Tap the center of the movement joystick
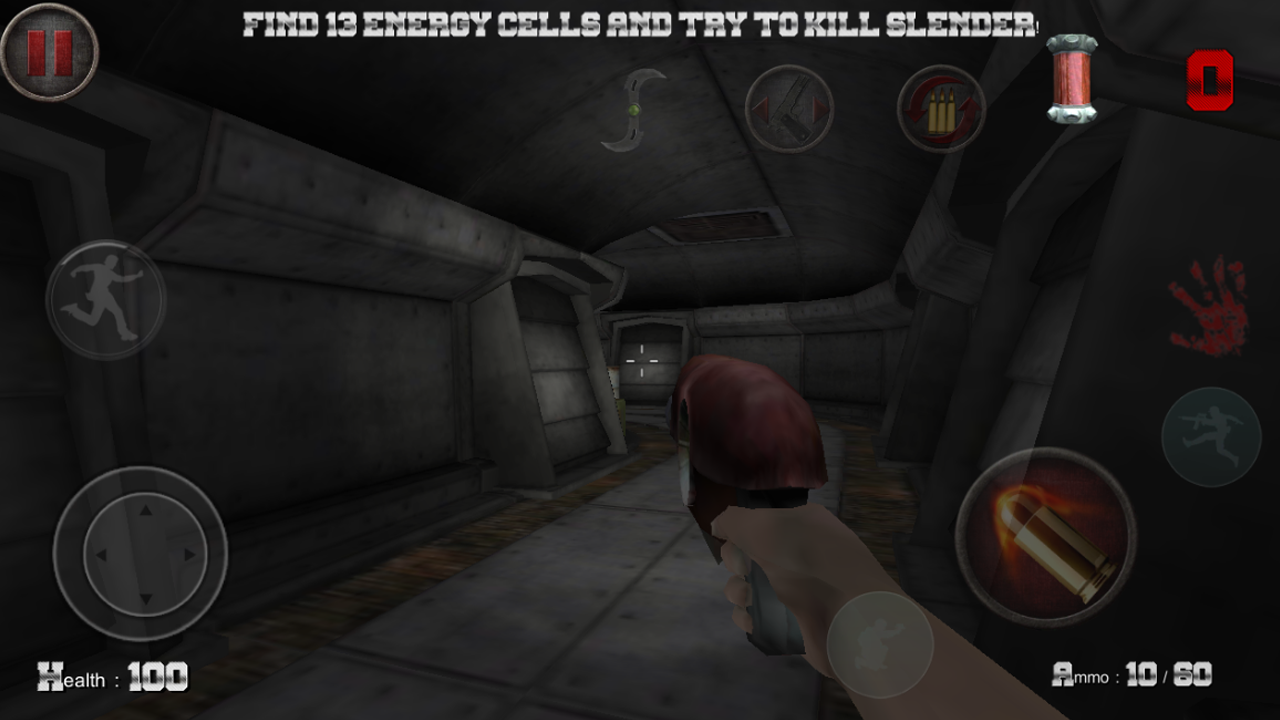Viewport: 1280px width, 720px height. (145, 553)
